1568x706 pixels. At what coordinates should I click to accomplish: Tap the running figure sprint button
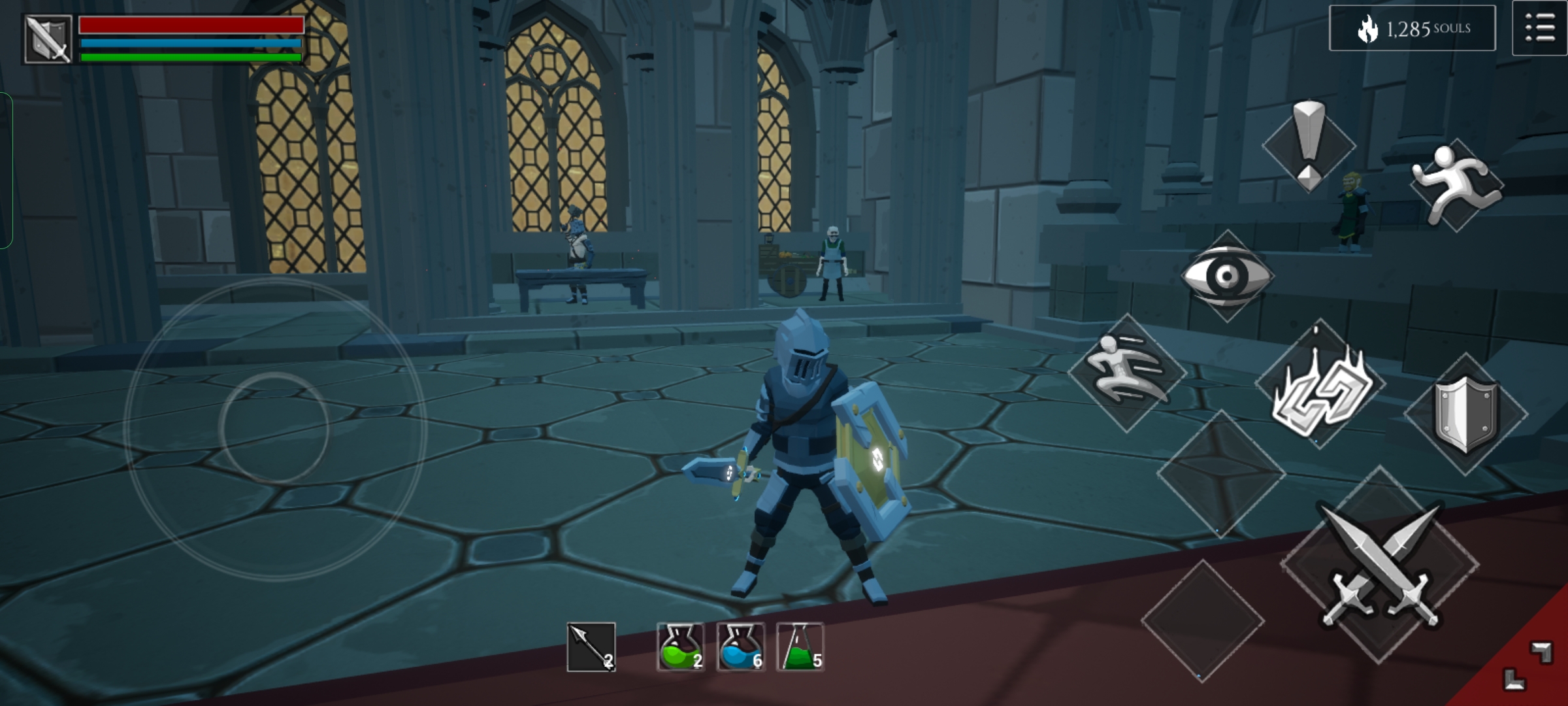pyautogui.click(x=1457, y=185)
